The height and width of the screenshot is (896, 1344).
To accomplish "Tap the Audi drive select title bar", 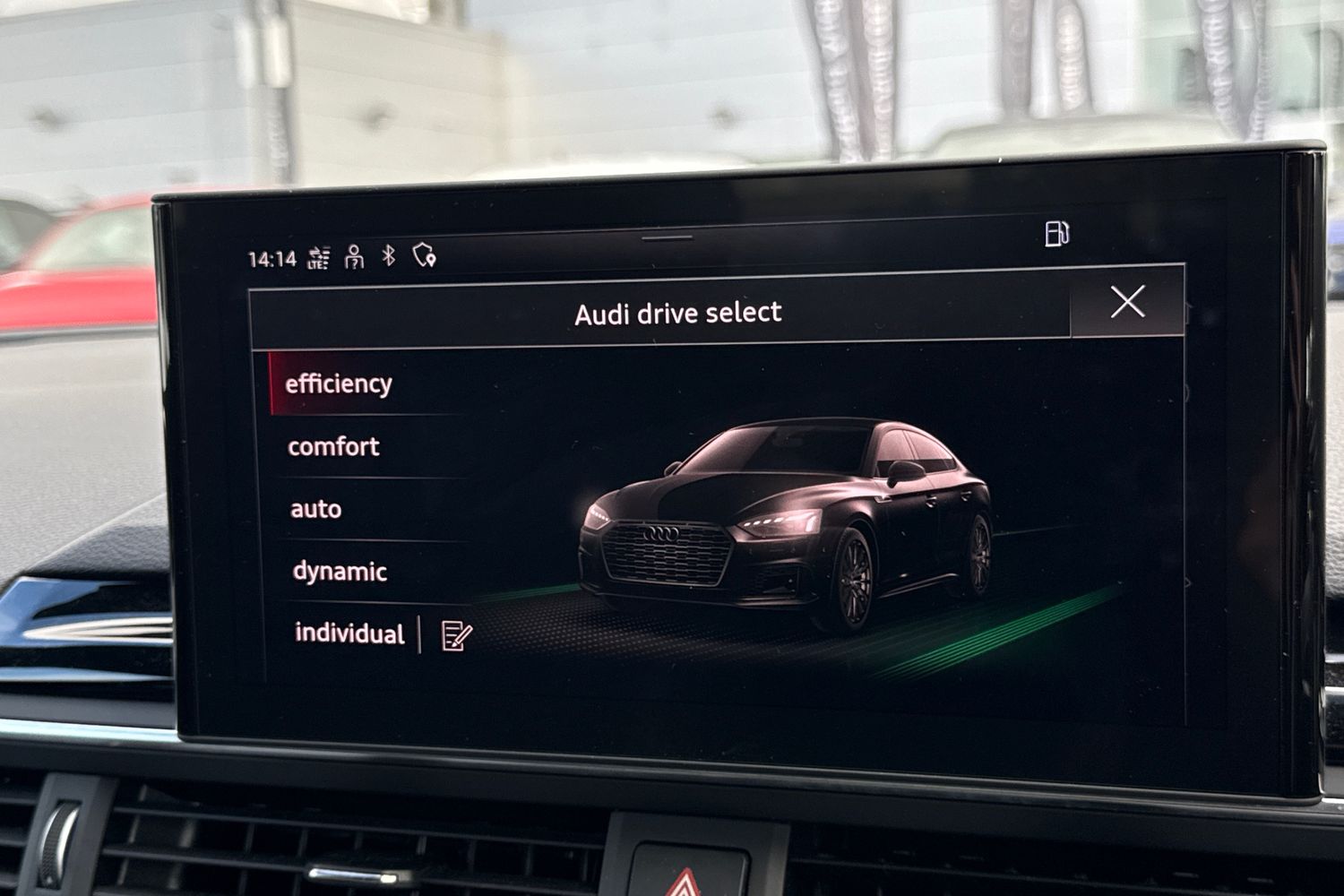I will tap(679, 312).
